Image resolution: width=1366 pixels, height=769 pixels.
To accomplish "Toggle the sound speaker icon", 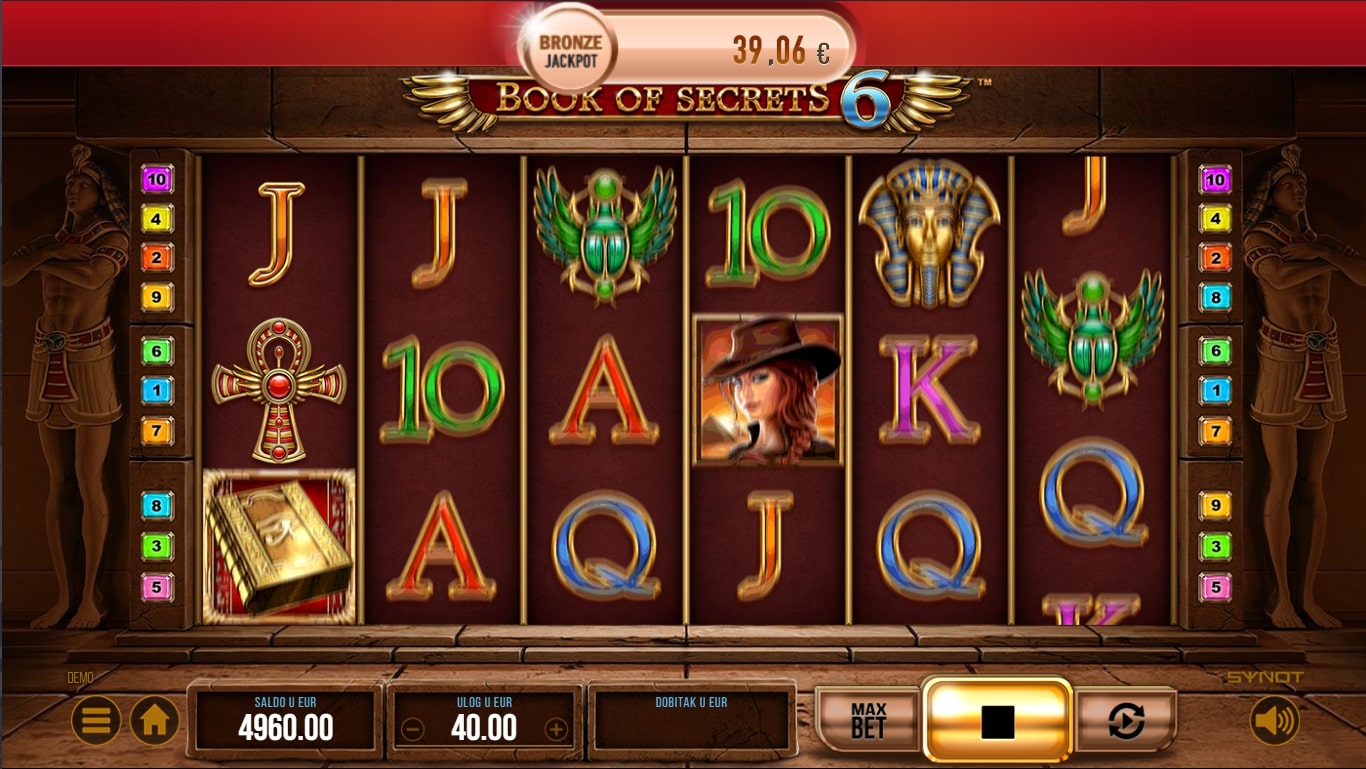I will (x=1274, y=720).
